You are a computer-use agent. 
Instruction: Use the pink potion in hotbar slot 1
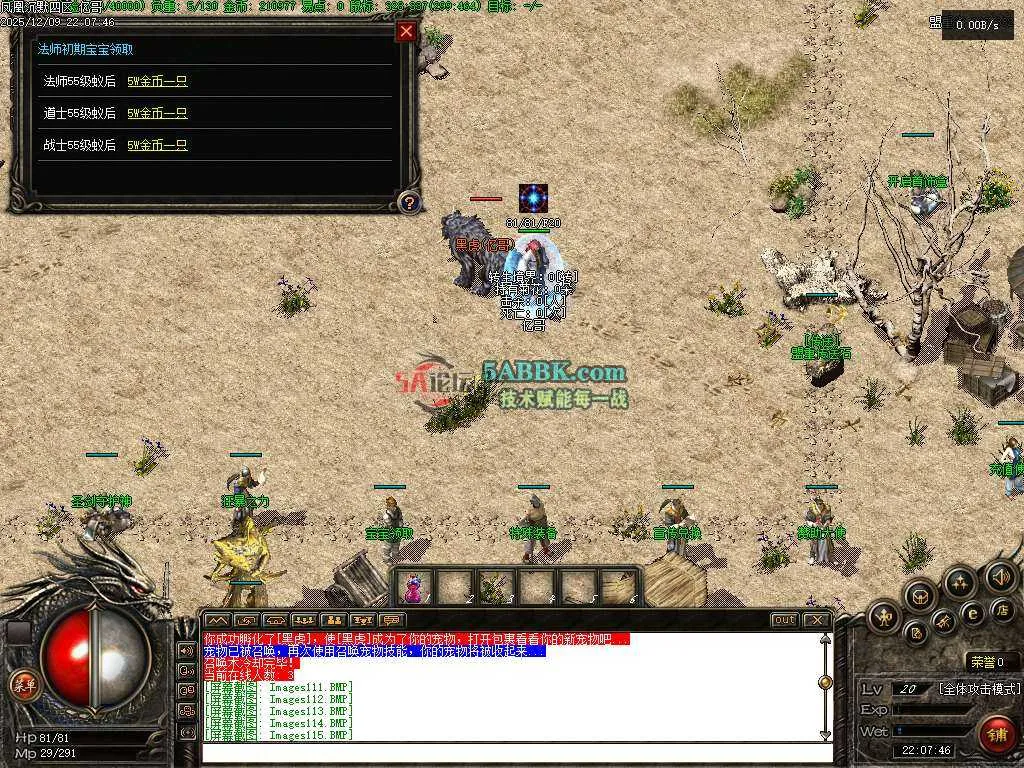click(414, 586)
